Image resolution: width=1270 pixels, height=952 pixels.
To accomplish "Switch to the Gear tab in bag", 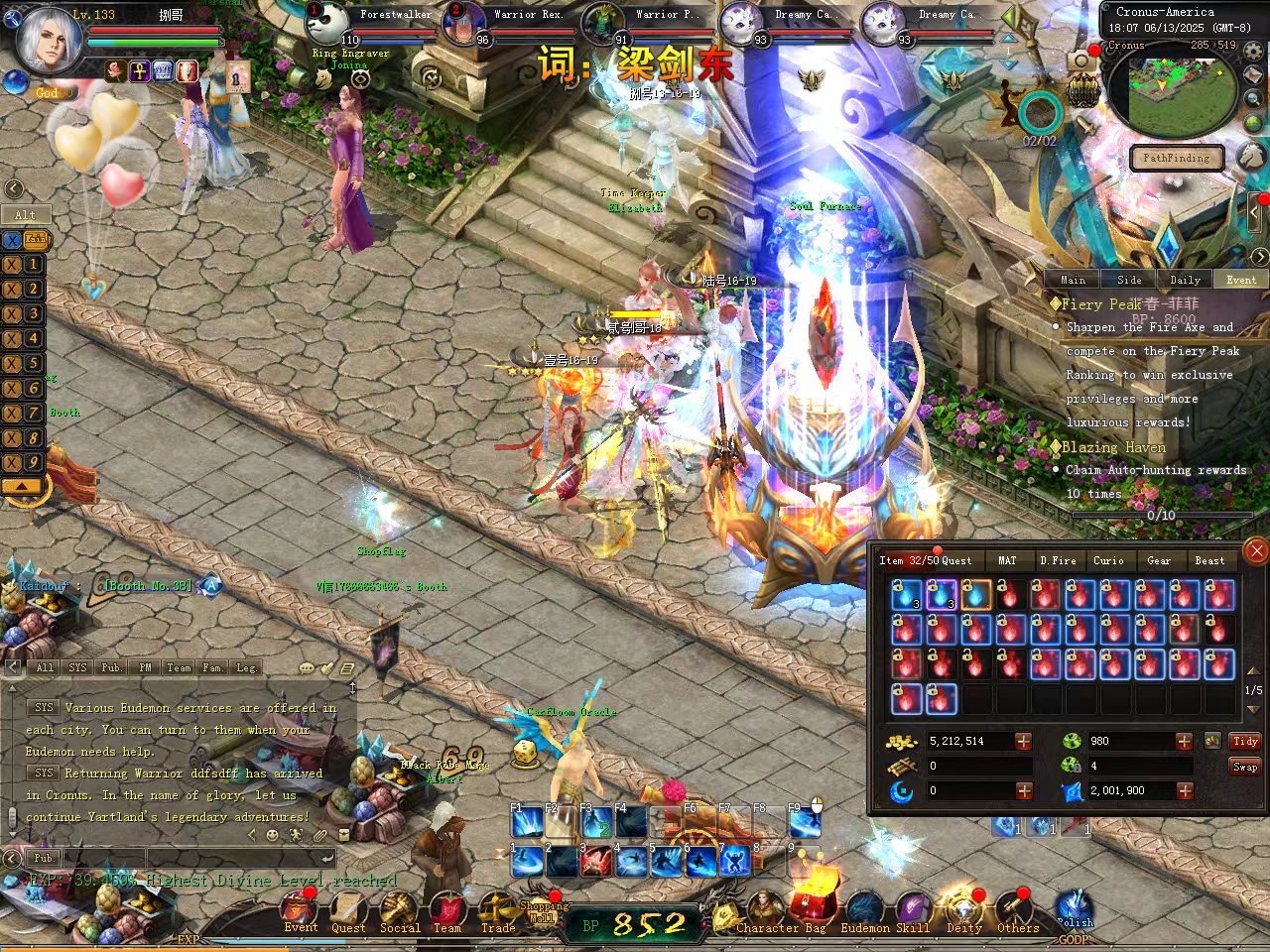I will tap(1159, 560).
